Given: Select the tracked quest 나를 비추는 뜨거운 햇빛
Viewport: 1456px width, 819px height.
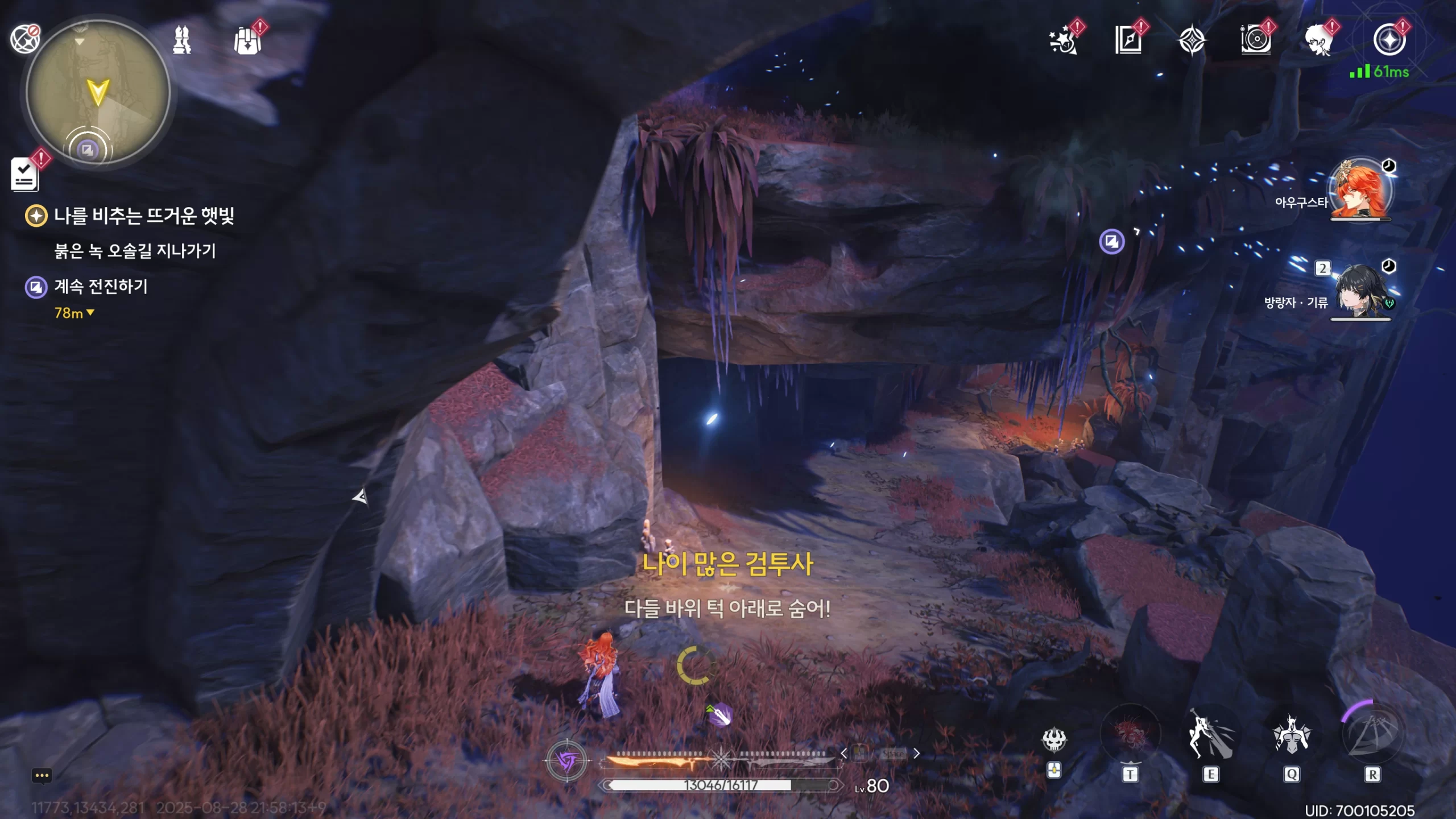Looking at the screenshot, I should tap(143, 216).
